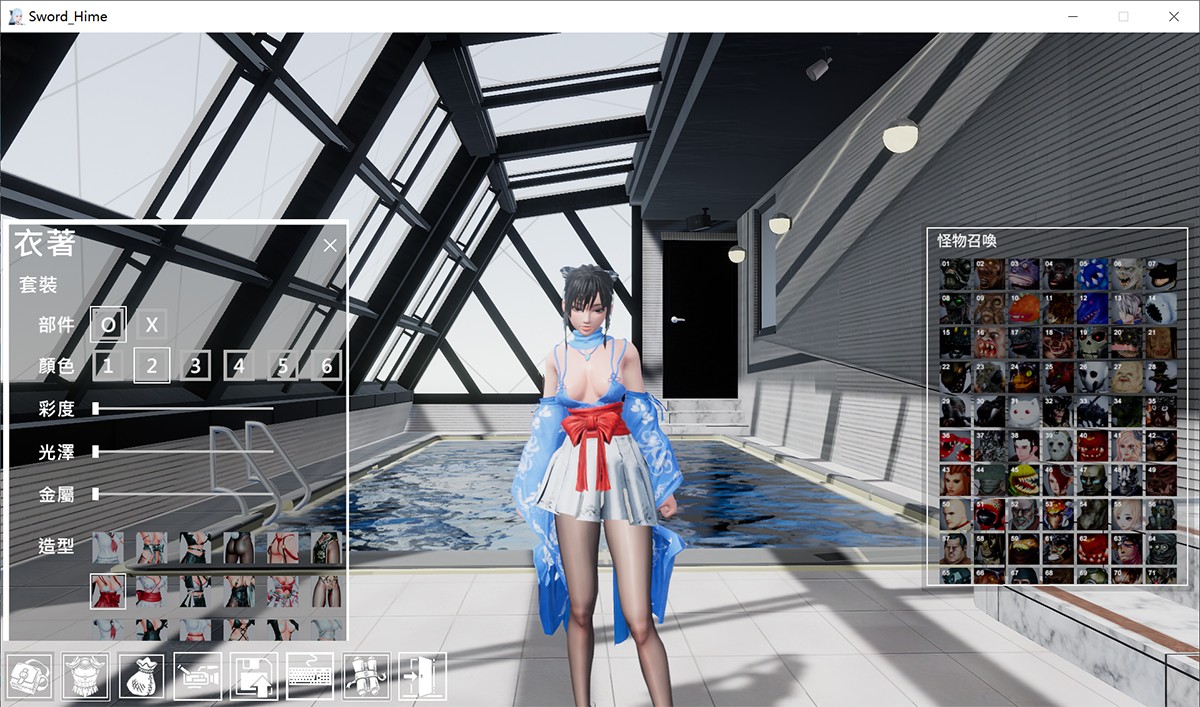The width and height of the screenshot is (1200, 707).
Task: Summon monster 39 with the hockey mask
Action: click(x=1059, y=444)
